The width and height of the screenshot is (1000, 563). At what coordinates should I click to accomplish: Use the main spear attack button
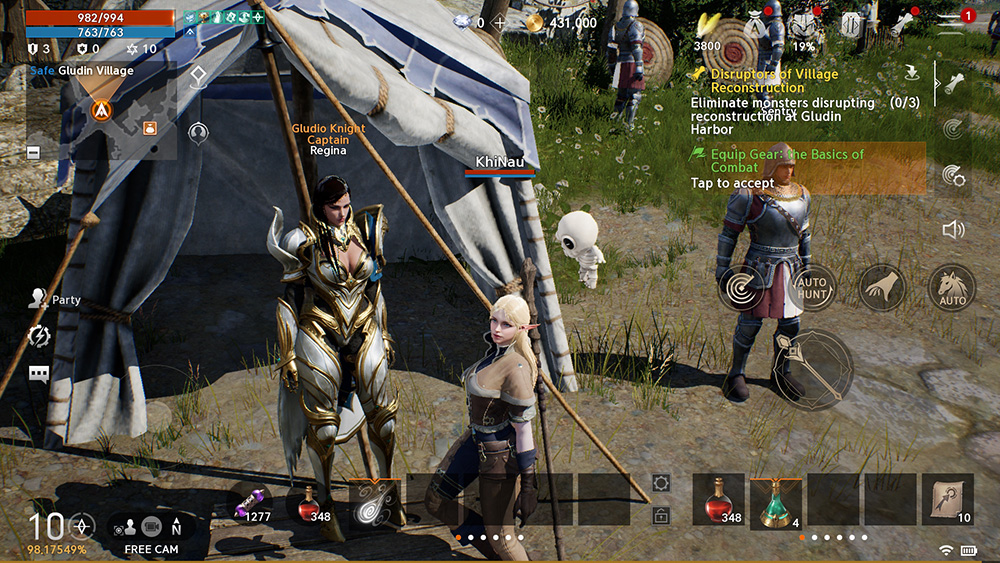pyautogui.click(x=813, y=369)
